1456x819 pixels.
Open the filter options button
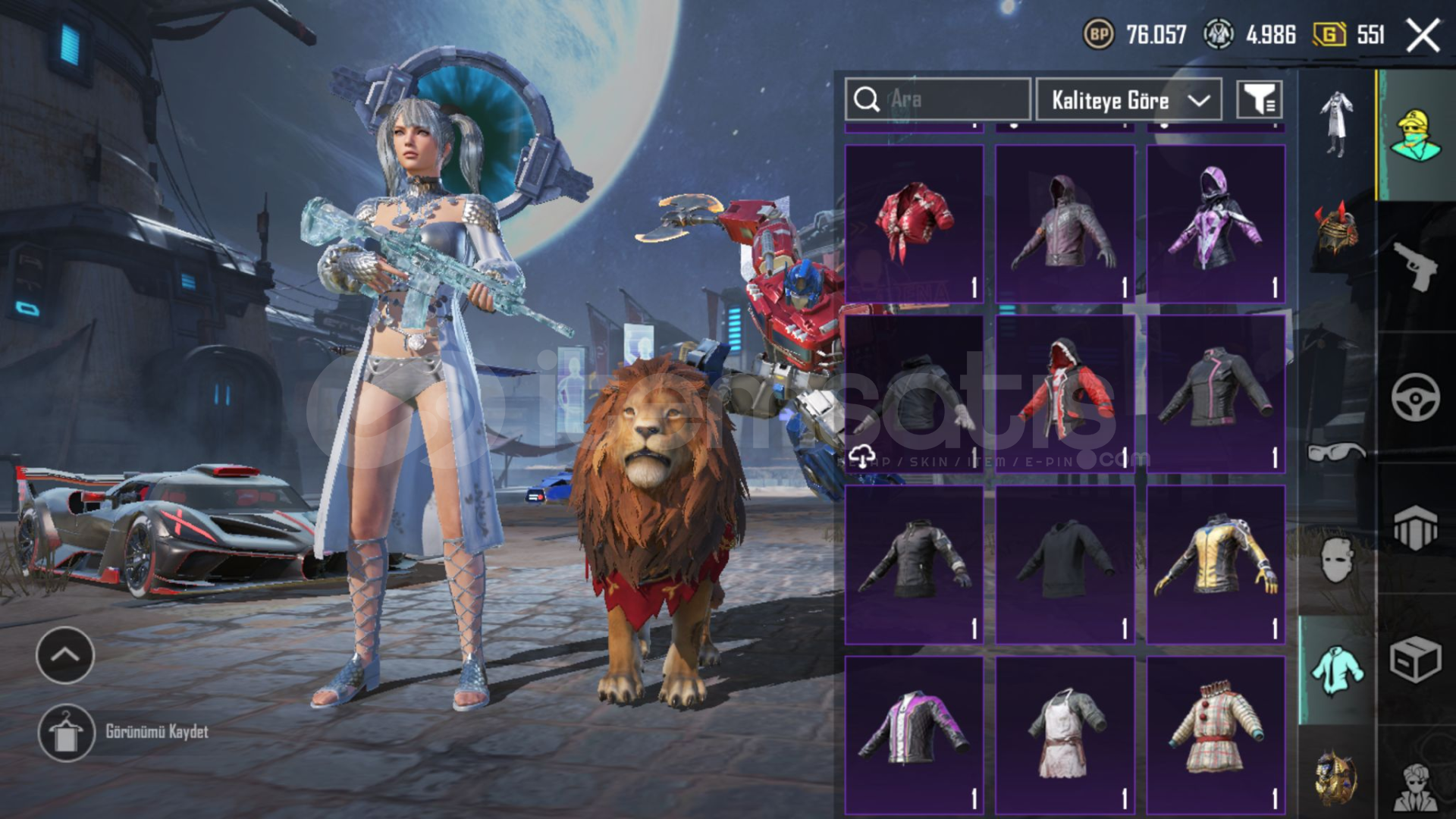(x=1259, y=99)
